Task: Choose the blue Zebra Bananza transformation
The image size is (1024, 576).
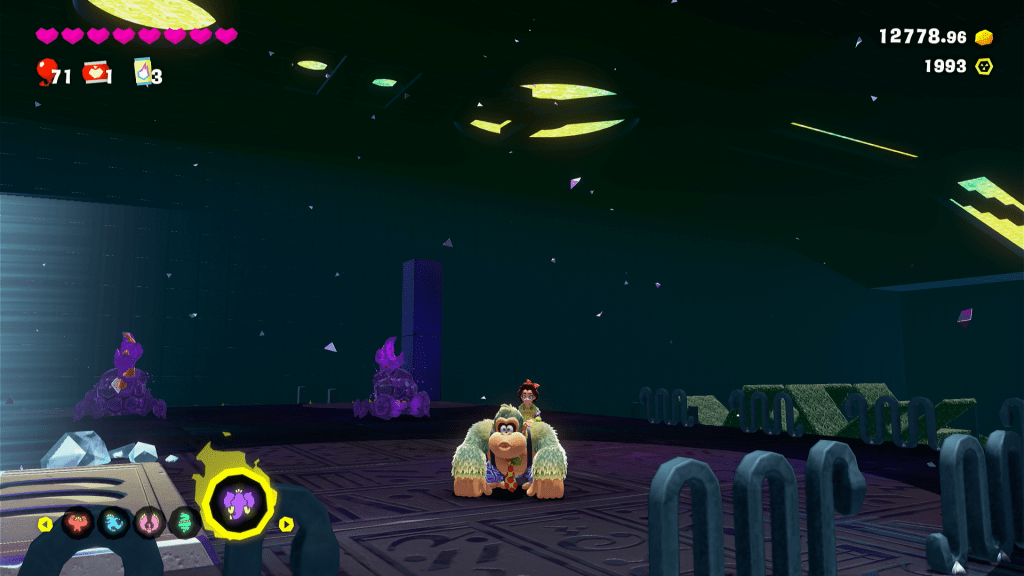Action: pos(113,523)
